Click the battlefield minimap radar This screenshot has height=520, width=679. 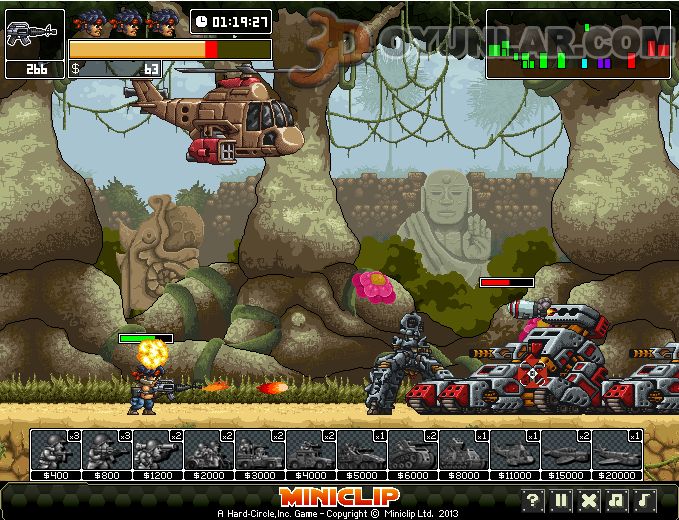pyautogui.click(x=578, y=44)
